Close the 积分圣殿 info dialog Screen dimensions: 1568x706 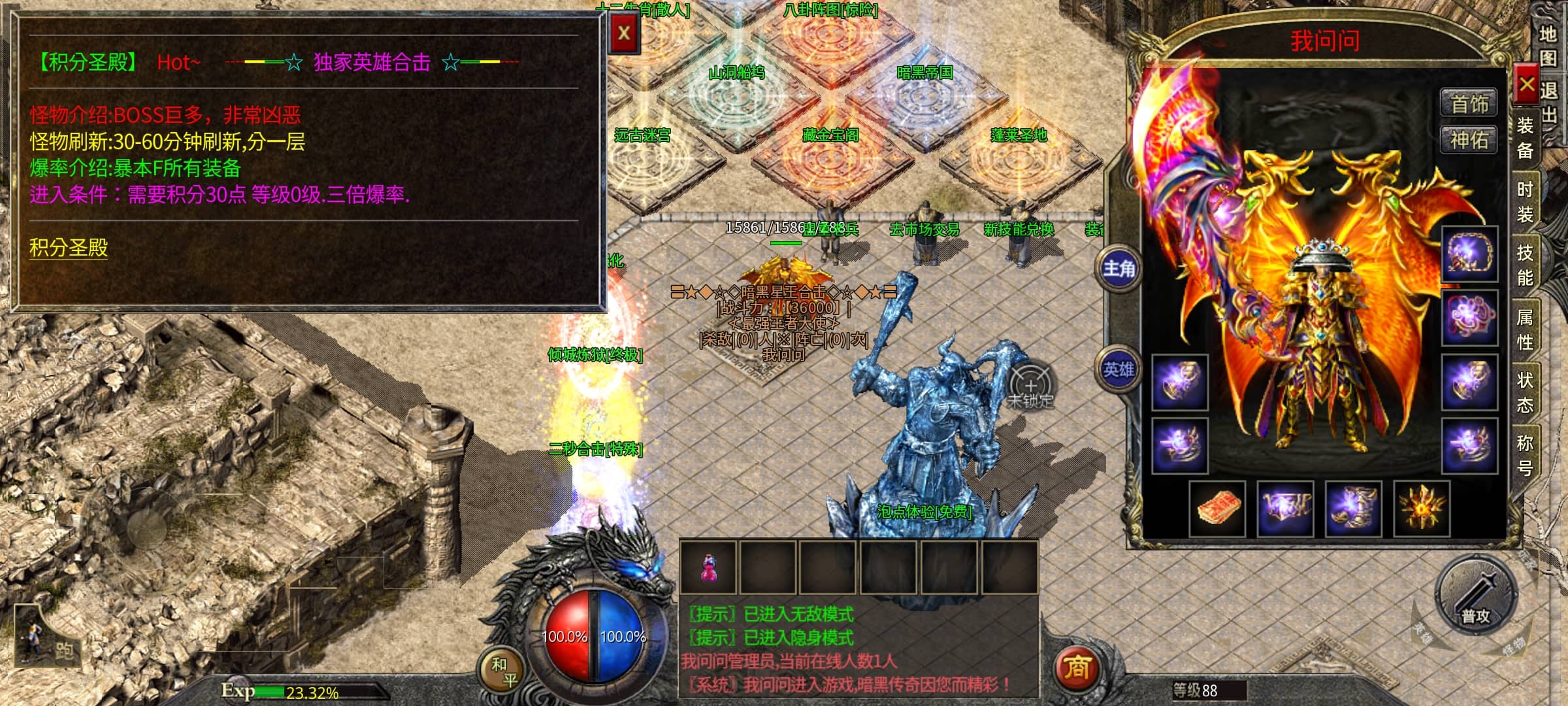(624, 33)
